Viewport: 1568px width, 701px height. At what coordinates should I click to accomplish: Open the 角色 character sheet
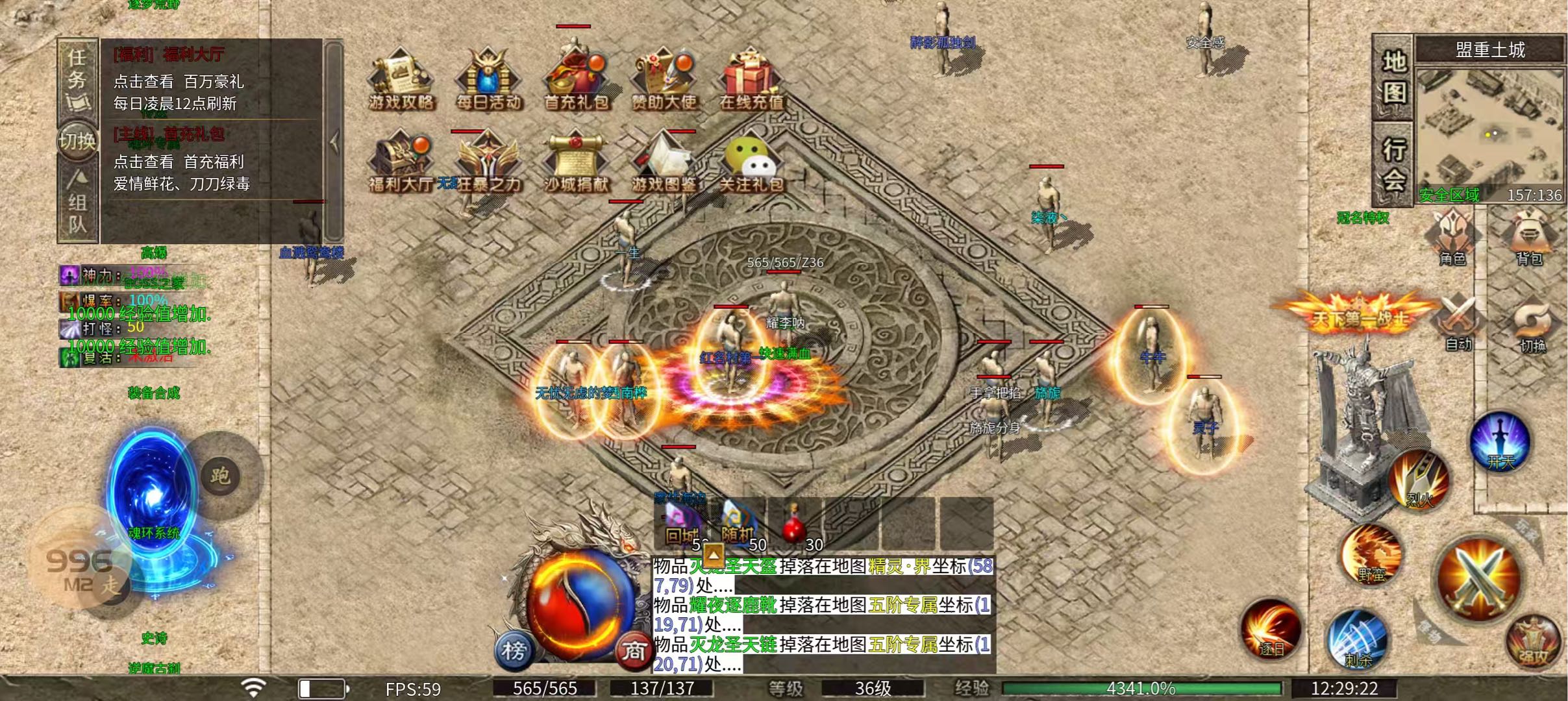click(1452, 237)
